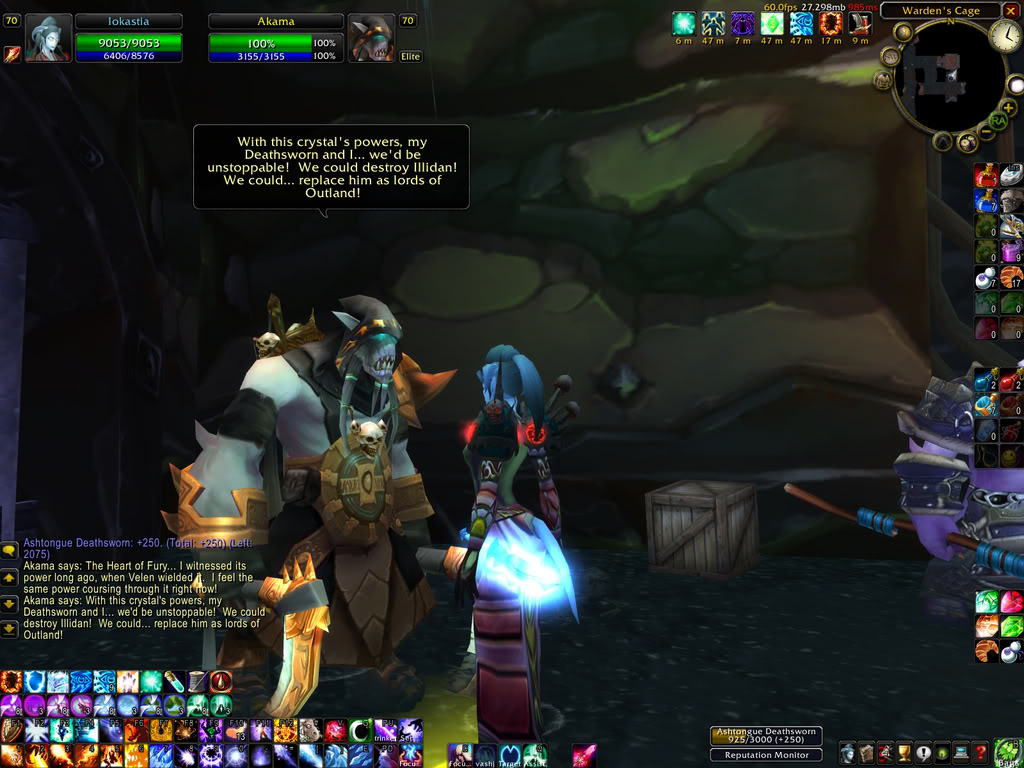Open the character info micro button
Image resolution: width=1024 pixels, height=768 pixels.
848,752
